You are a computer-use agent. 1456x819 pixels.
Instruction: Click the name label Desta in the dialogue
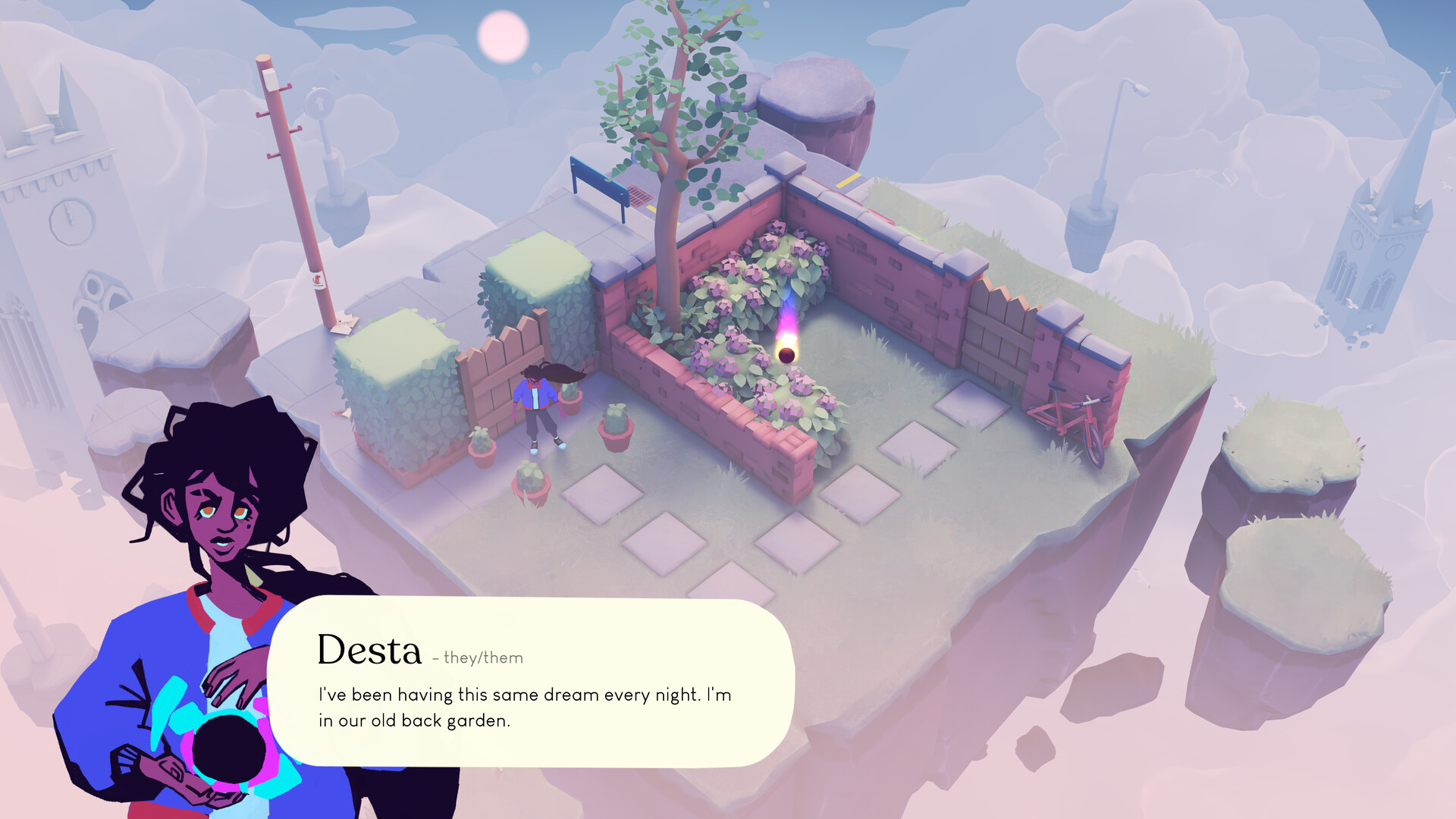click(x=369, y=650)
